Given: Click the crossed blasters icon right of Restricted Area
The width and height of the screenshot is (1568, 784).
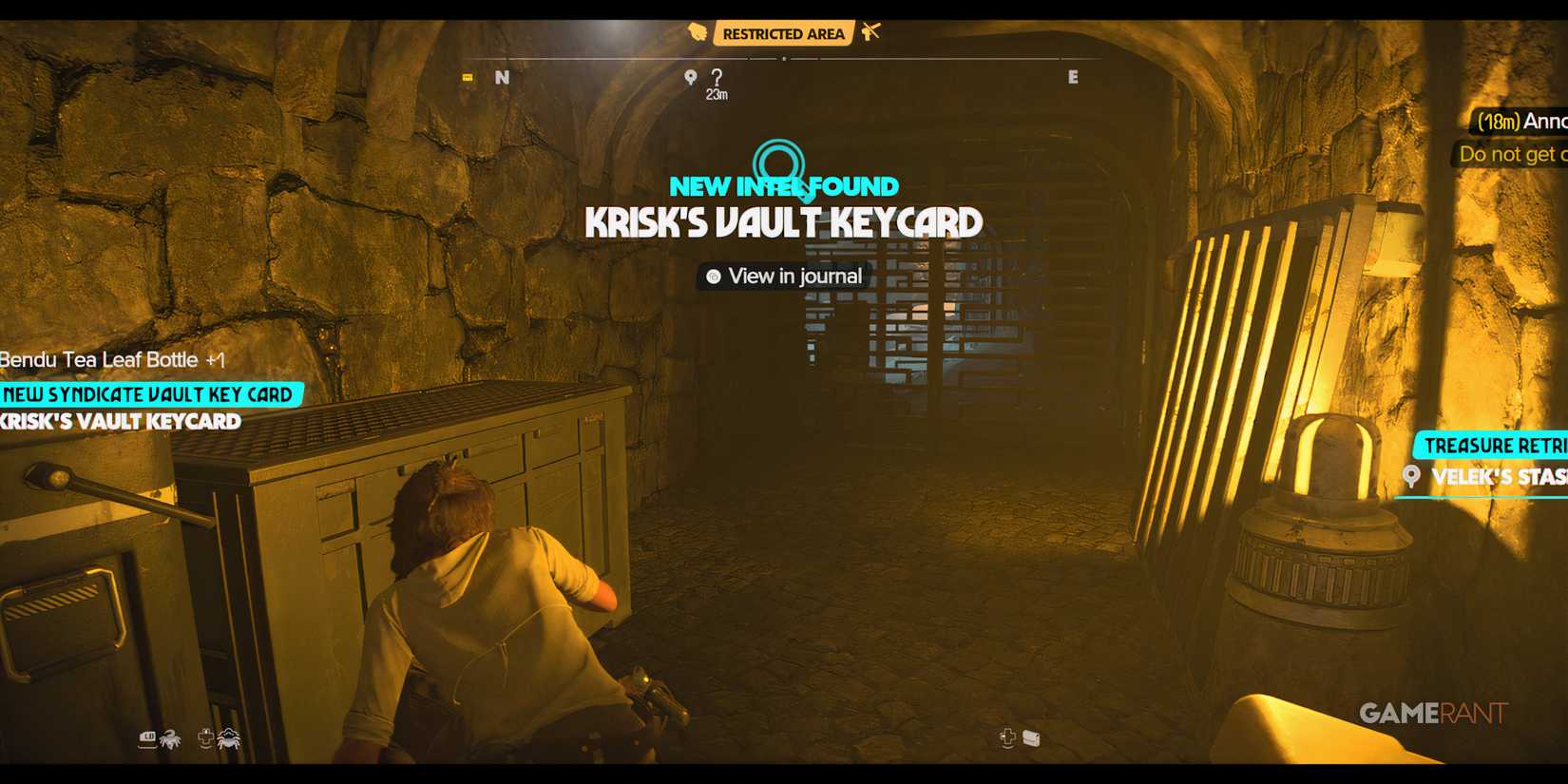Looking at the screenshot, I should pos(871,31).
